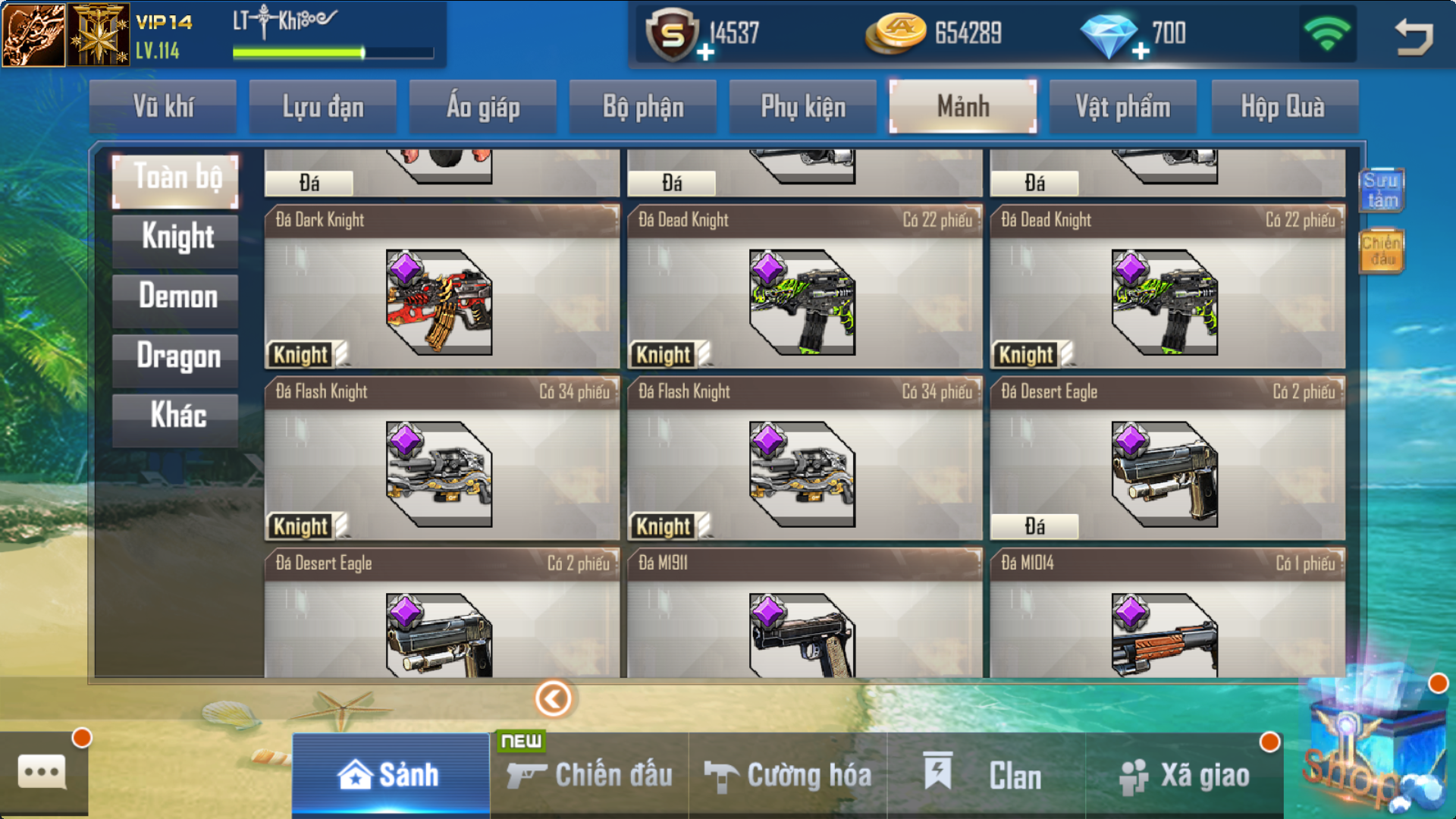The image size is (1456, 819).
Task: Switch to the Vũ khí tab
Action: (163, 107)
